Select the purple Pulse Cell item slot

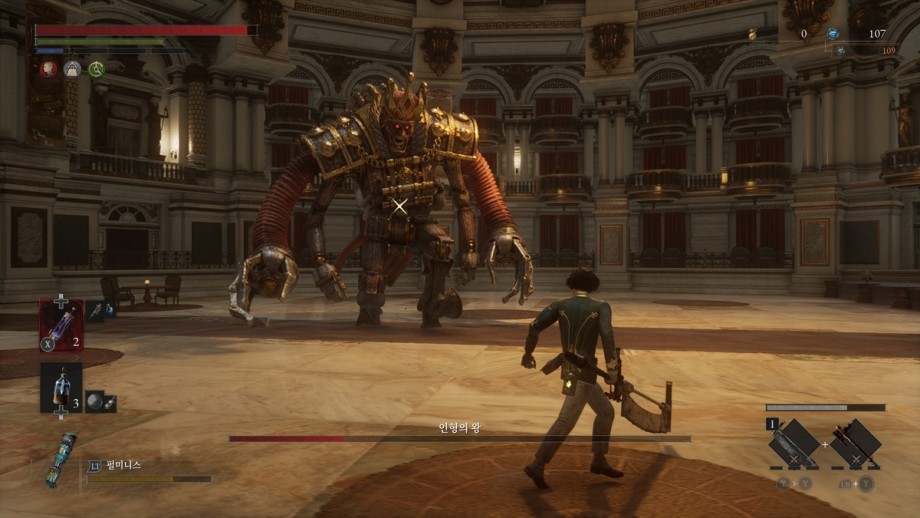[x=60, y=324]
